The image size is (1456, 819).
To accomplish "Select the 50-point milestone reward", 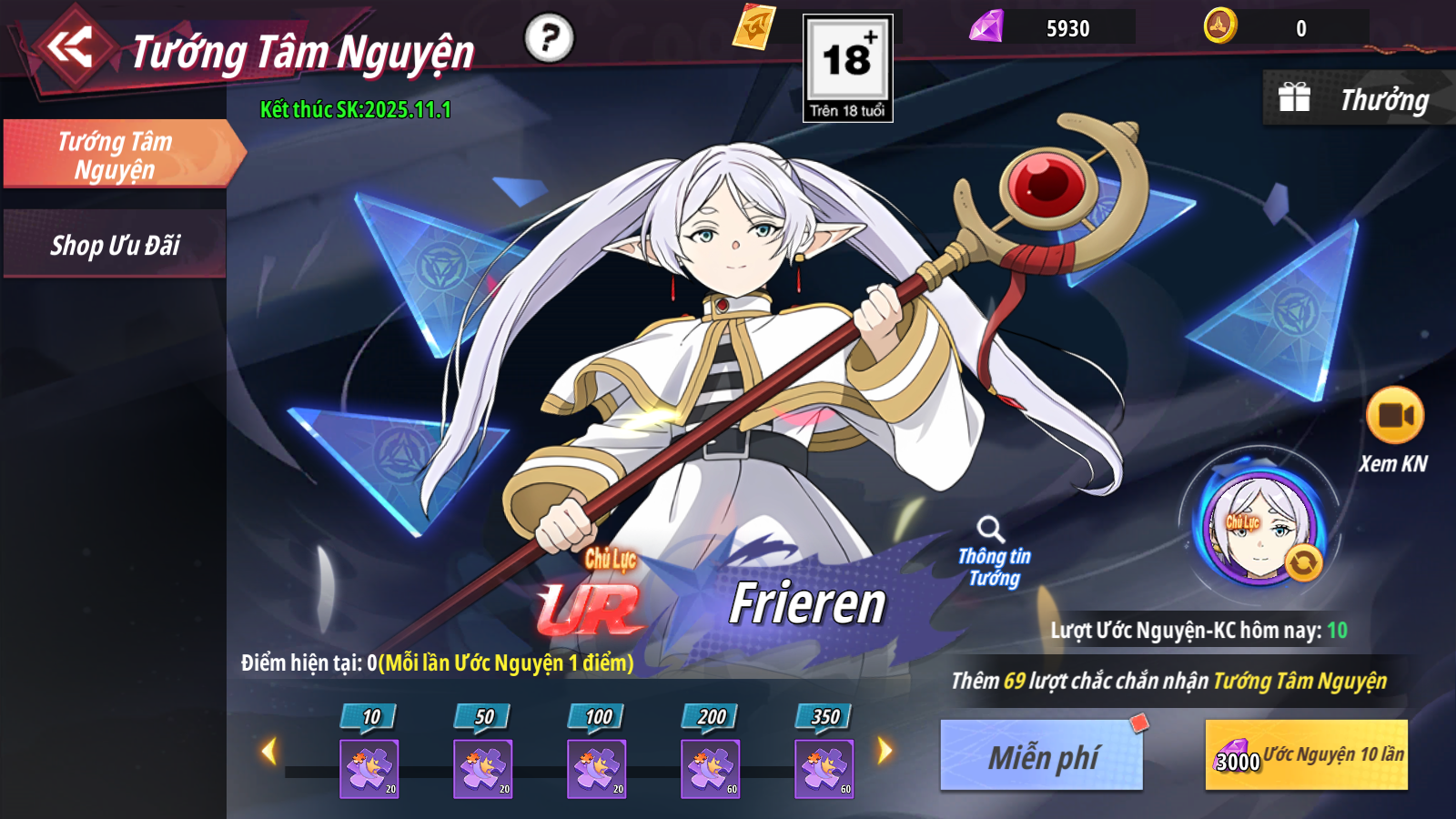I will tap(482, 769).
